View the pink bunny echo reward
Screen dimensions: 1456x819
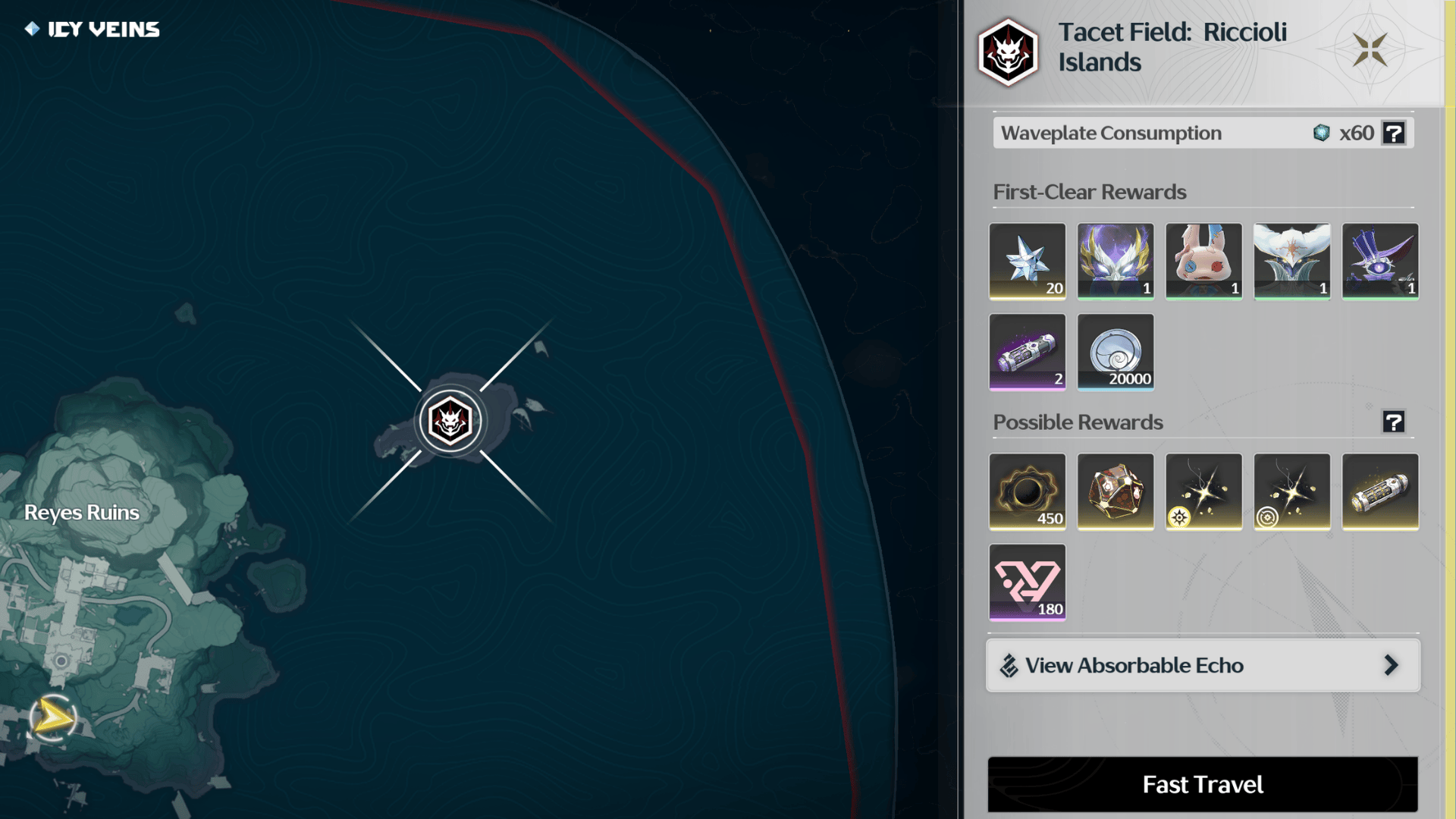(1203, 261)
